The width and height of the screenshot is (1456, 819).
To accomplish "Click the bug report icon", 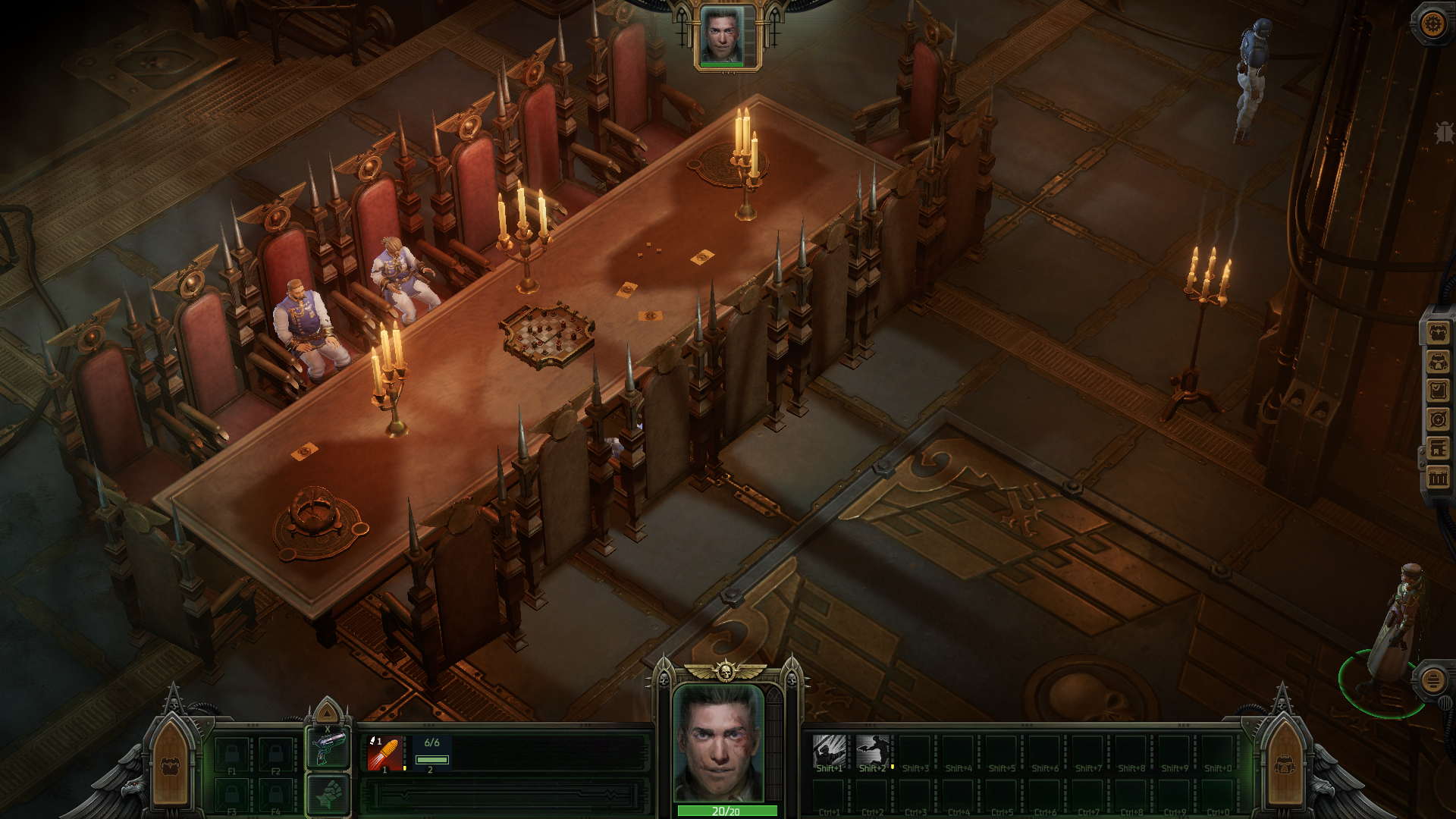I will pos(1444,133).
